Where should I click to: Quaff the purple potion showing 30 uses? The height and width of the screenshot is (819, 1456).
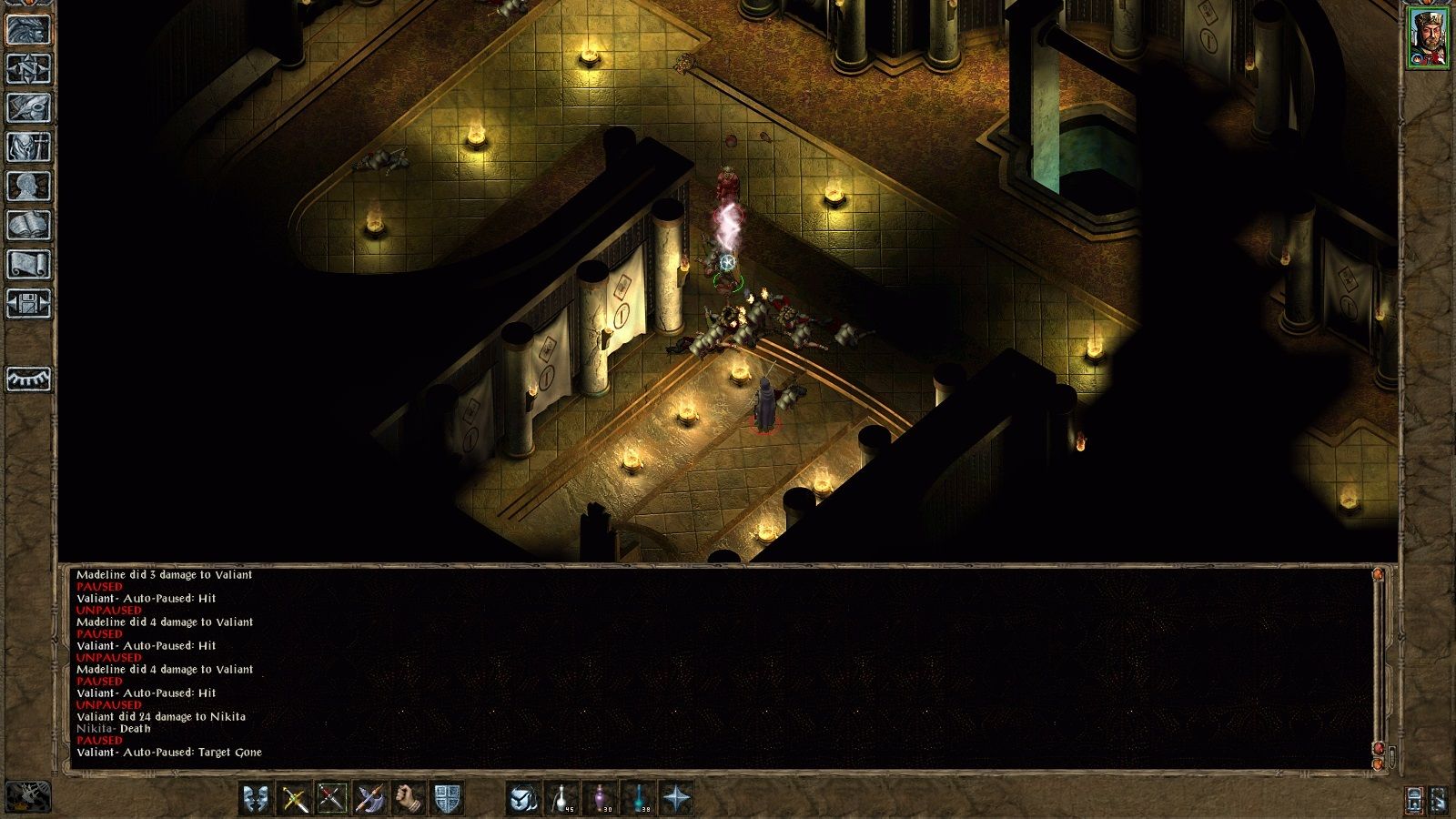[600, 798]
